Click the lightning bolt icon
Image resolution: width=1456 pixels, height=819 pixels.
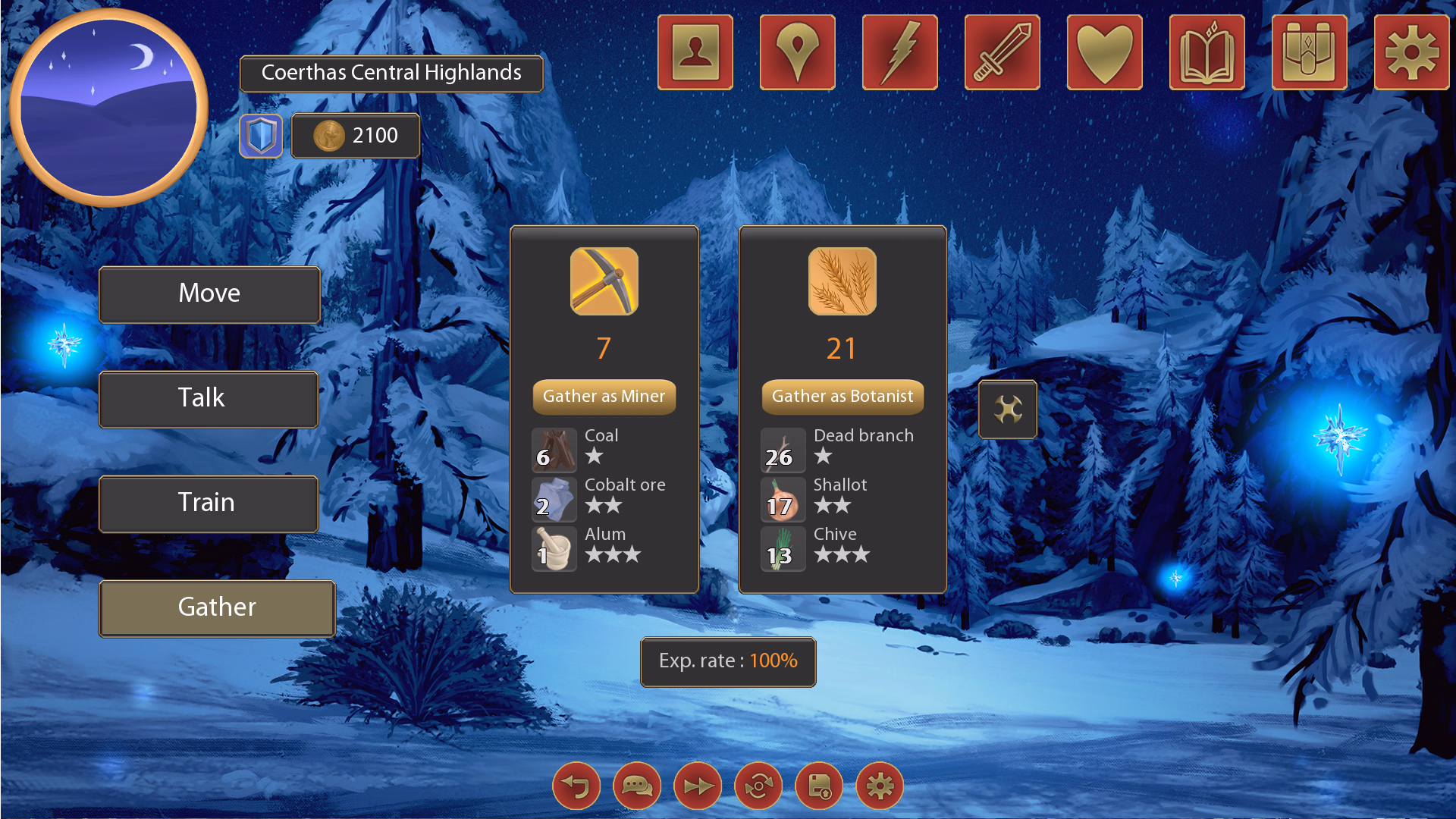[900, 52]
